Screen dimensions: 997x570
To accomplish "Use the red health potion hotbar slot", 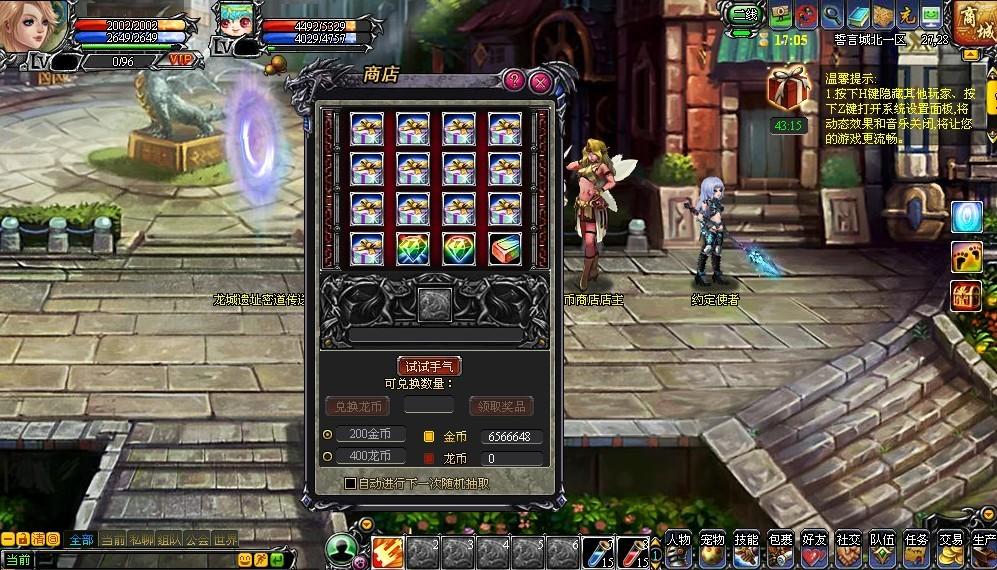I will tap(632, 551).
